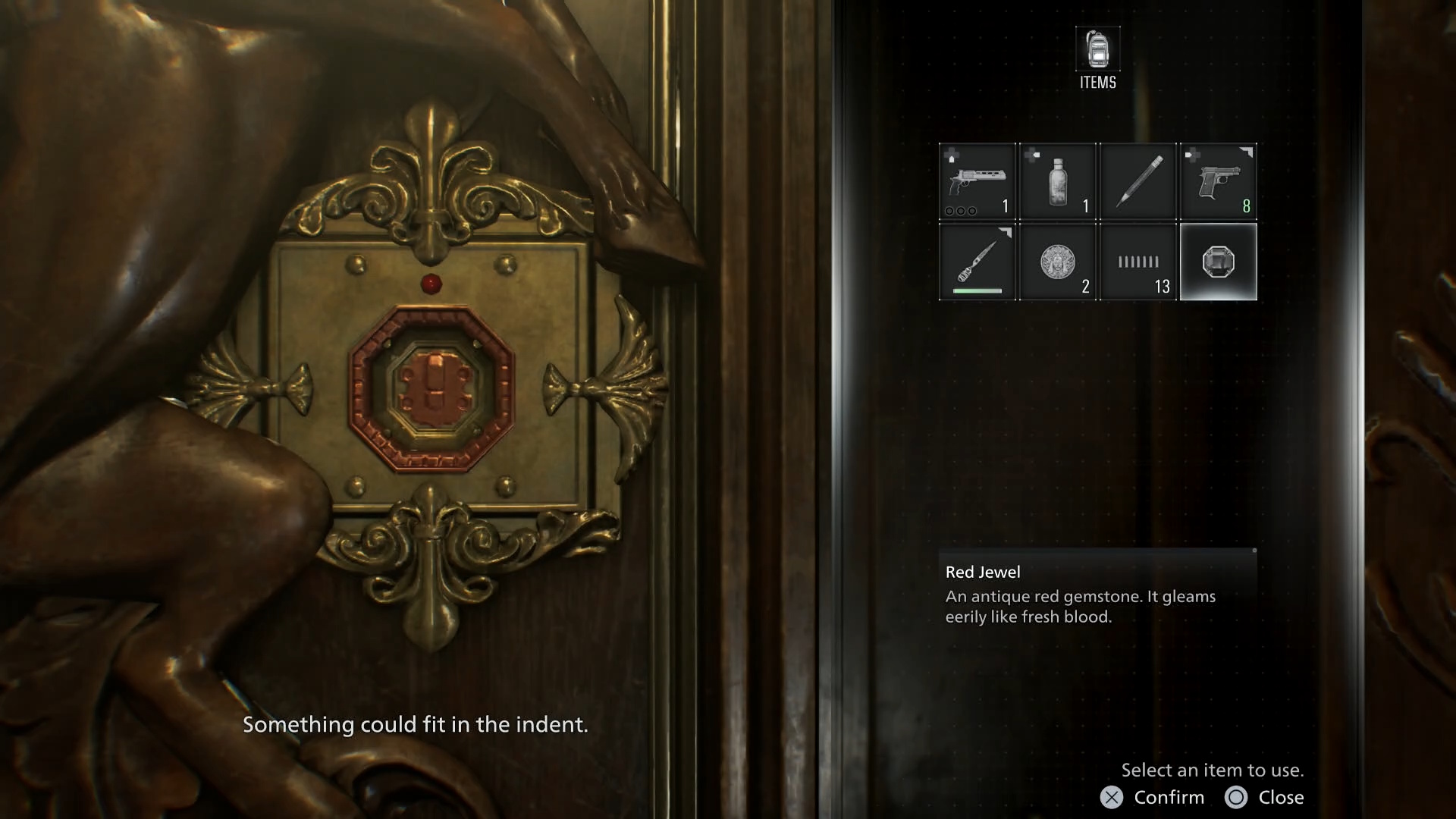
Task: Click the equipped corner marker on the handgun
Action: (1247, 152)
